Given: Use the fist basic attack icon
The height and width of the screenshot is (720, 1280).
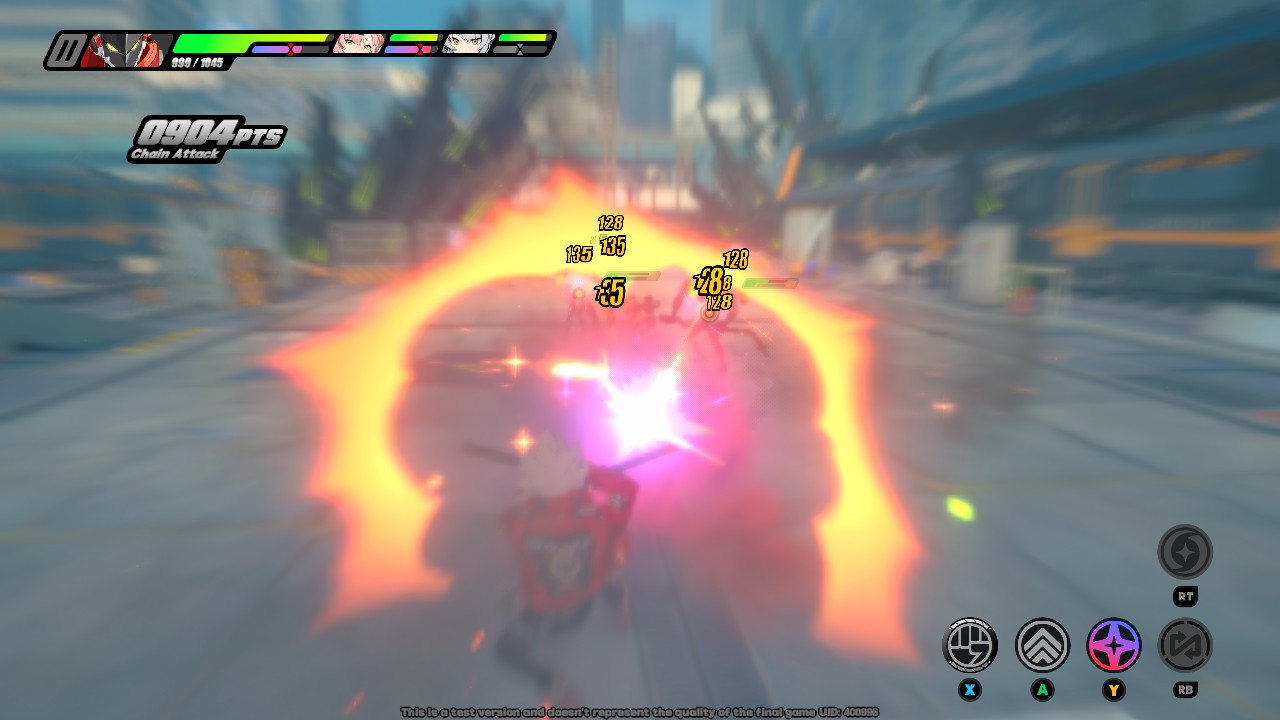Looking at the screenshot, I should pos(970,645).
